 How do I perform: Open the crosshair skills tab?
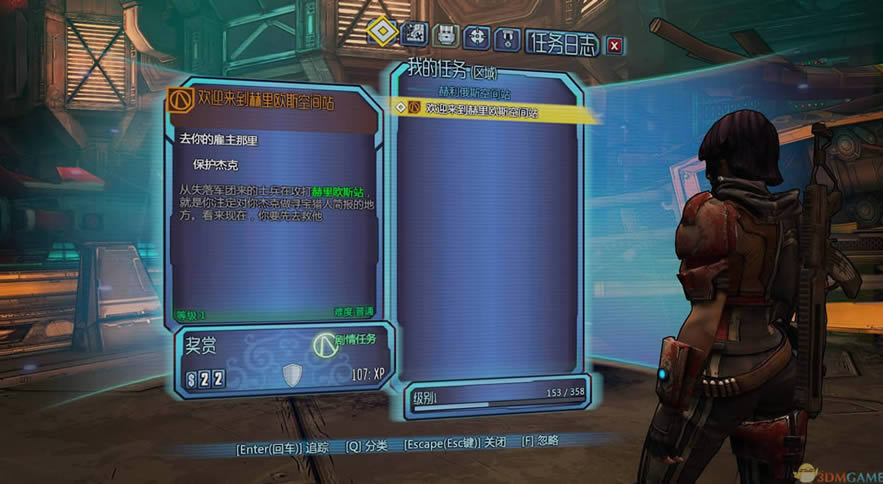pyautogui.click(x=478, y=36)
